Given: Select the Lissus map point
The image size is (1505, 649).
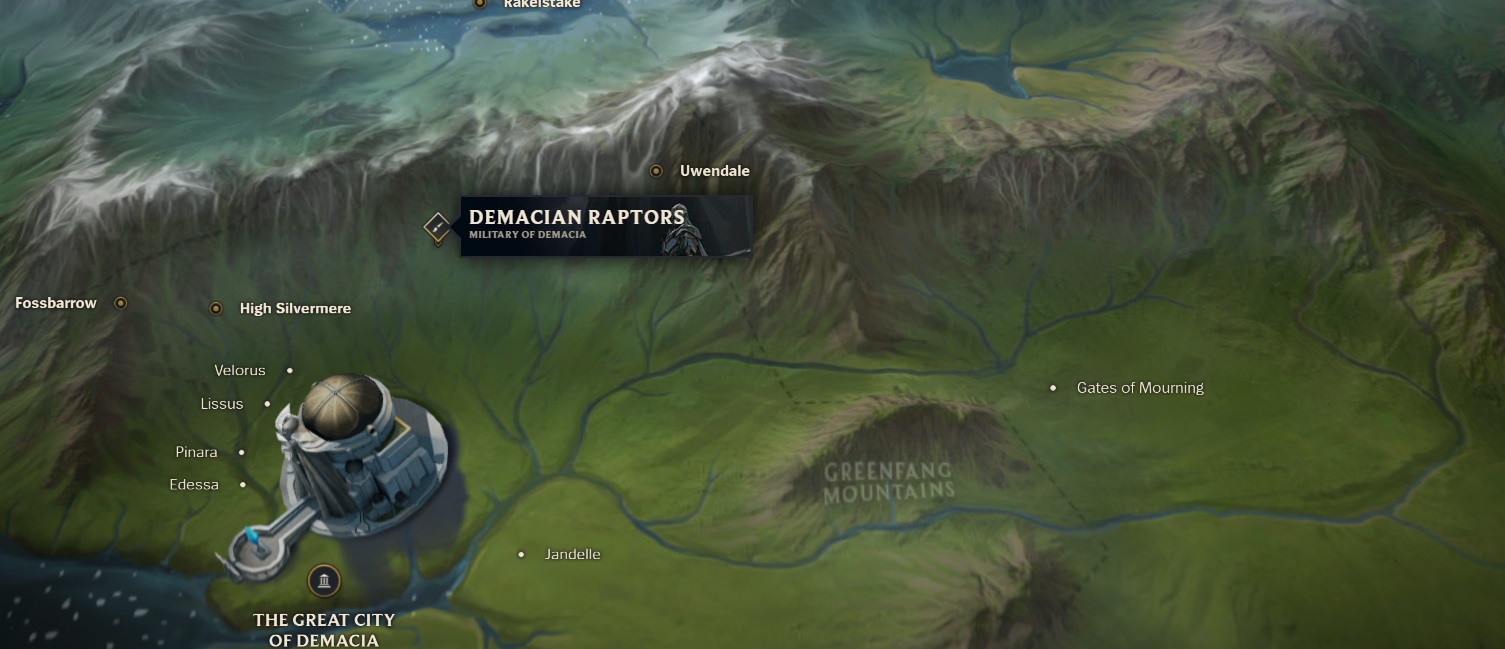Looking at the screenshot, I should [x=267, y=404].
